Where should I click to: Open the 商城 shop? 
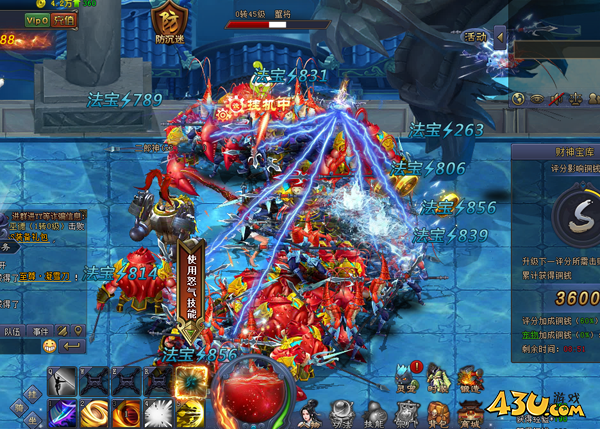click(468, 412)
